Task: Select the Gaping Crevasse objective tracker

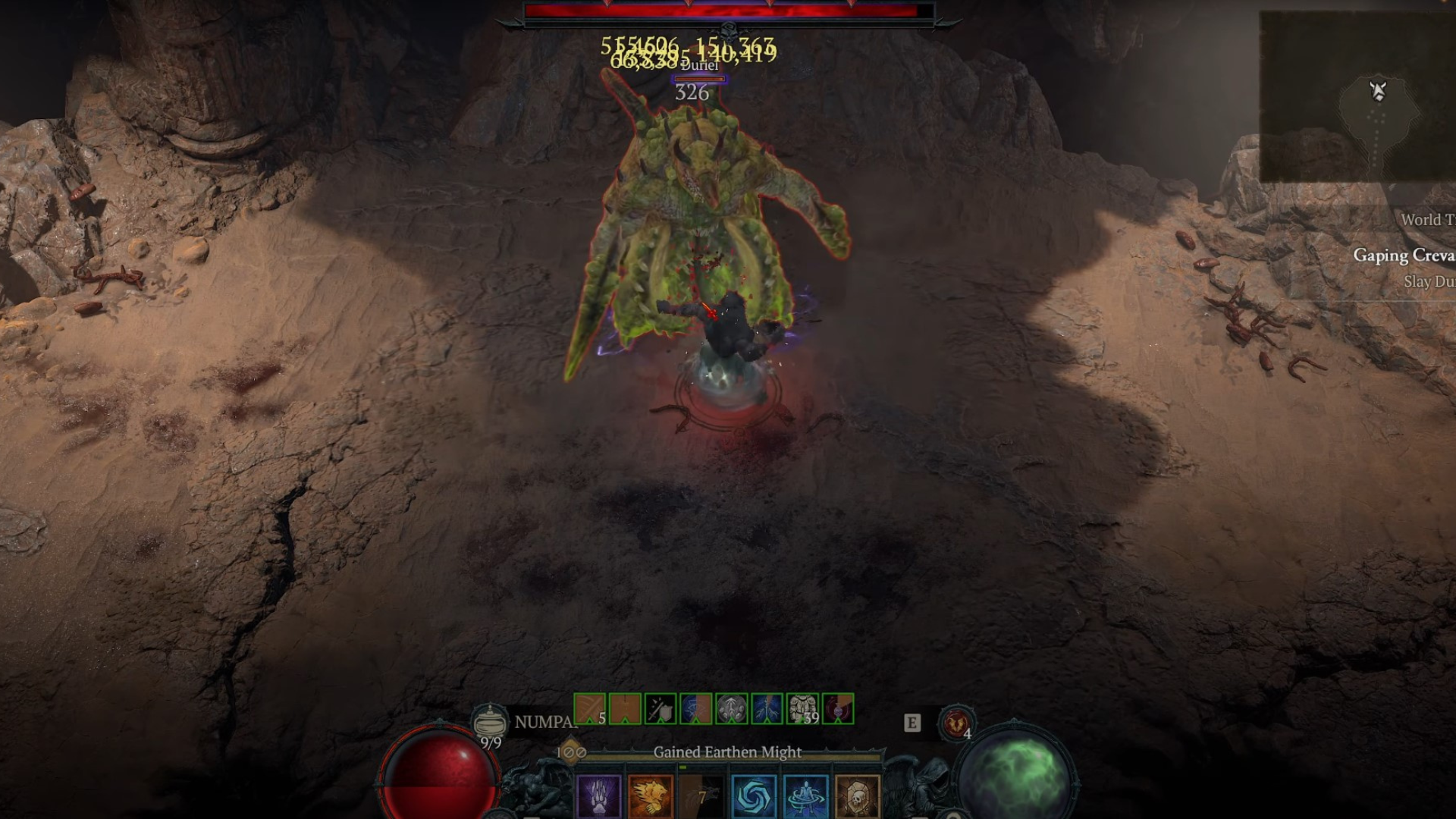Action: coord(1403,256)
